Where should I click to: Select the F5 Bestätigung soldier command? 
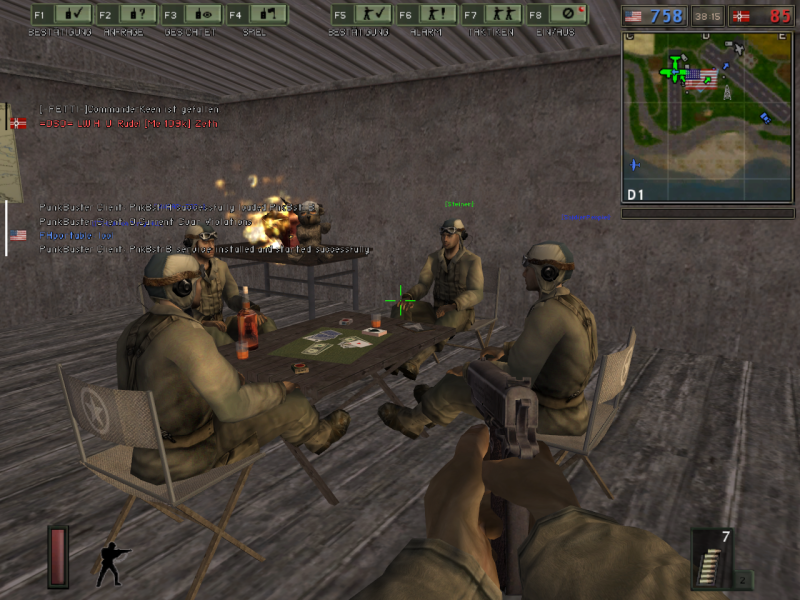click(x=359, y=15)
